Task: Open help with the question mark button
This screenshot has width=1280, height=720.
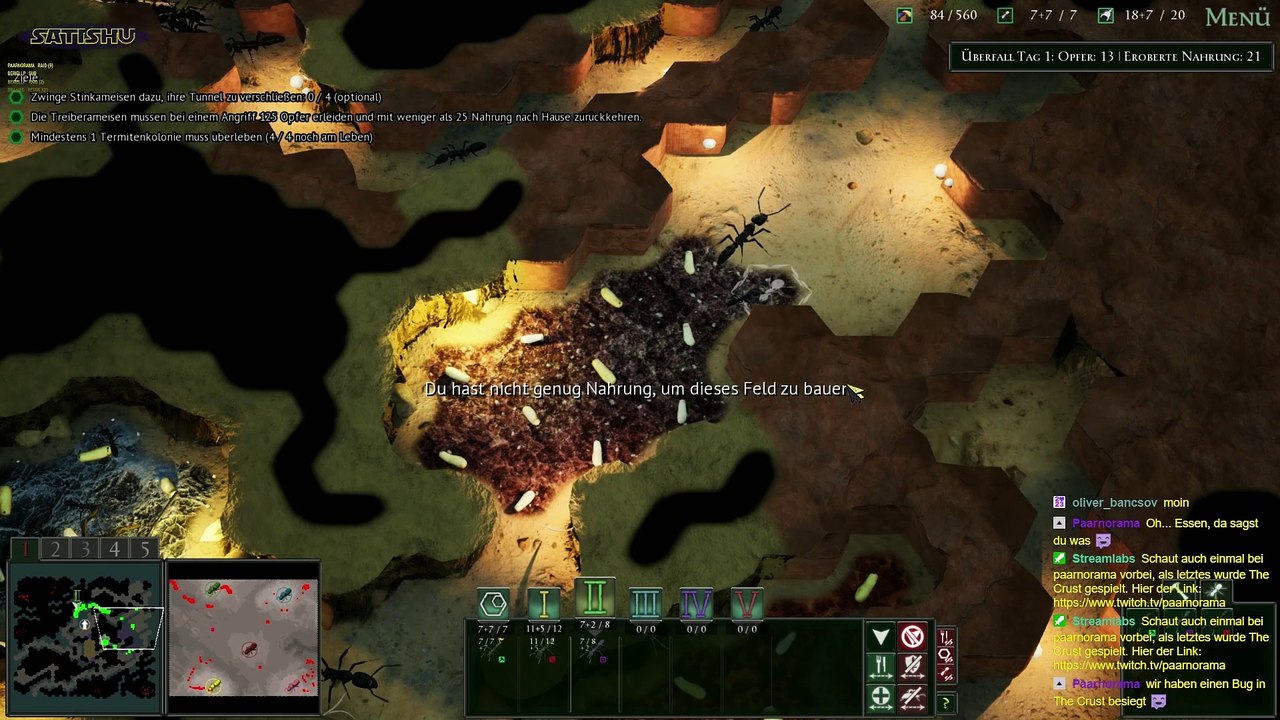Action: (945, 704)
